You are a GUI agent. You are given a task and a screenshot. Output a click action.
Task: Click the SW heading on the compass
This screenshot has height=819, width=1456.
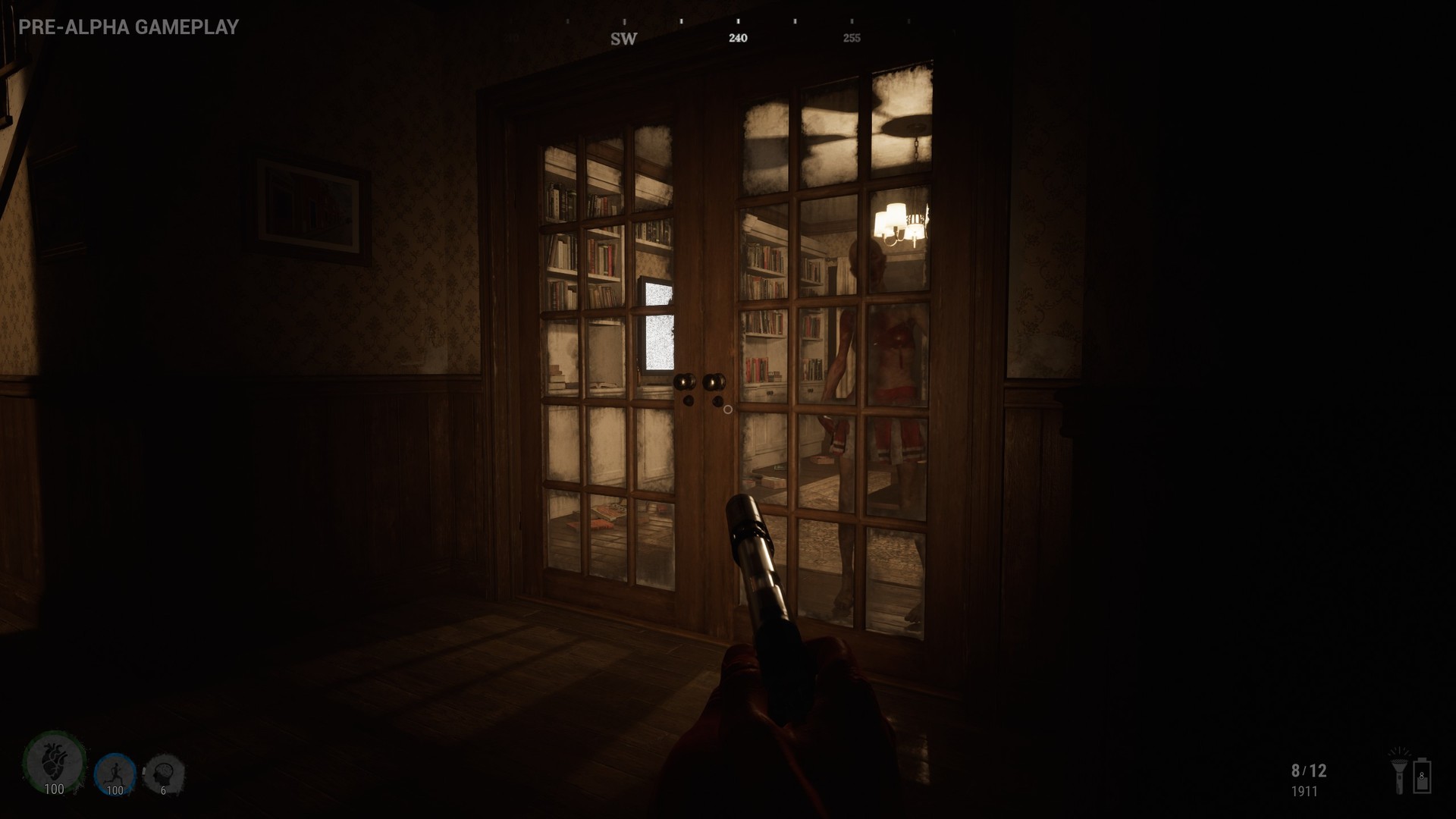coord(623,37)
